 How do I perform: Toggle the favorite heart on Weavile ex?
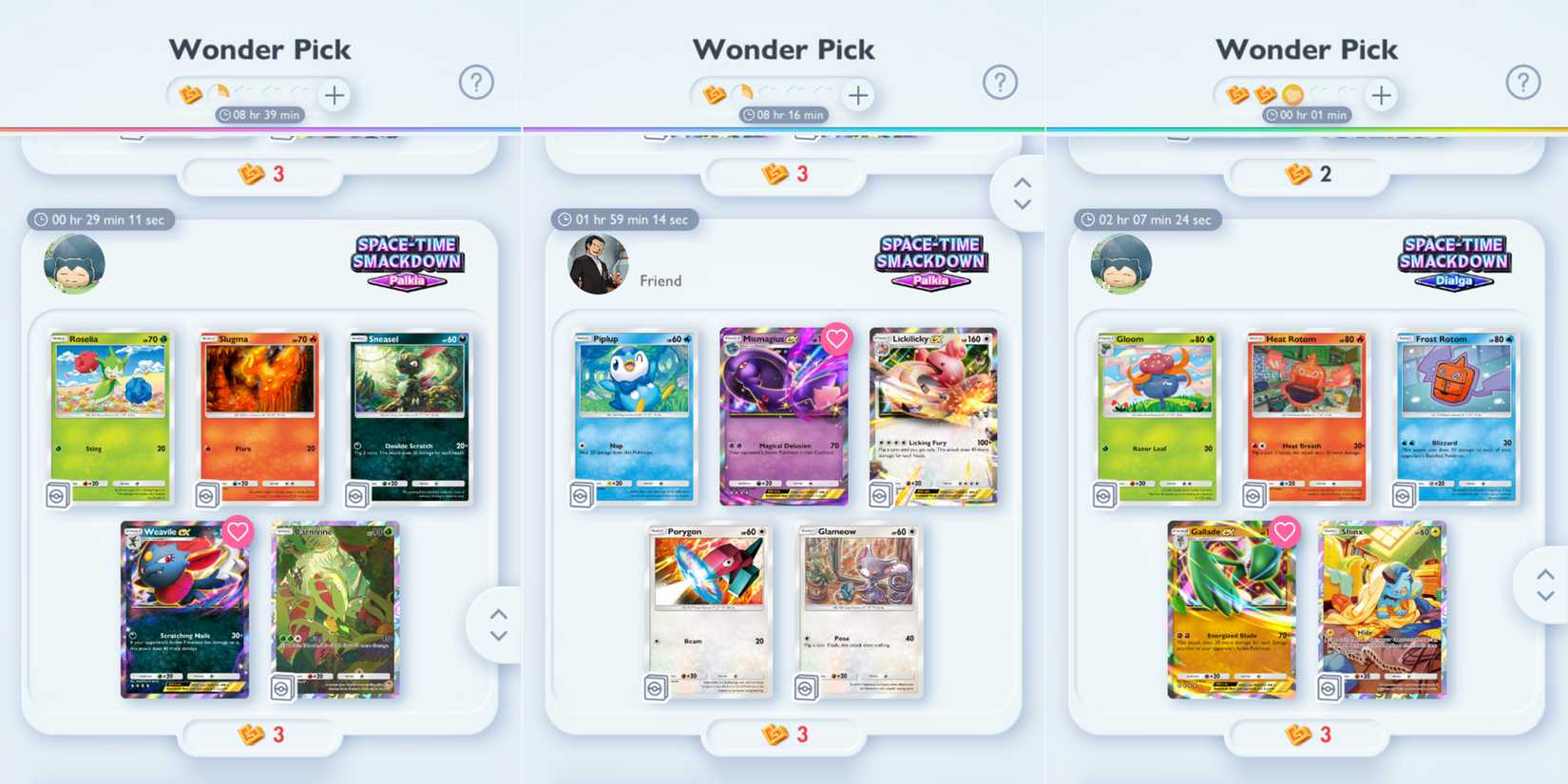[239, 533]
